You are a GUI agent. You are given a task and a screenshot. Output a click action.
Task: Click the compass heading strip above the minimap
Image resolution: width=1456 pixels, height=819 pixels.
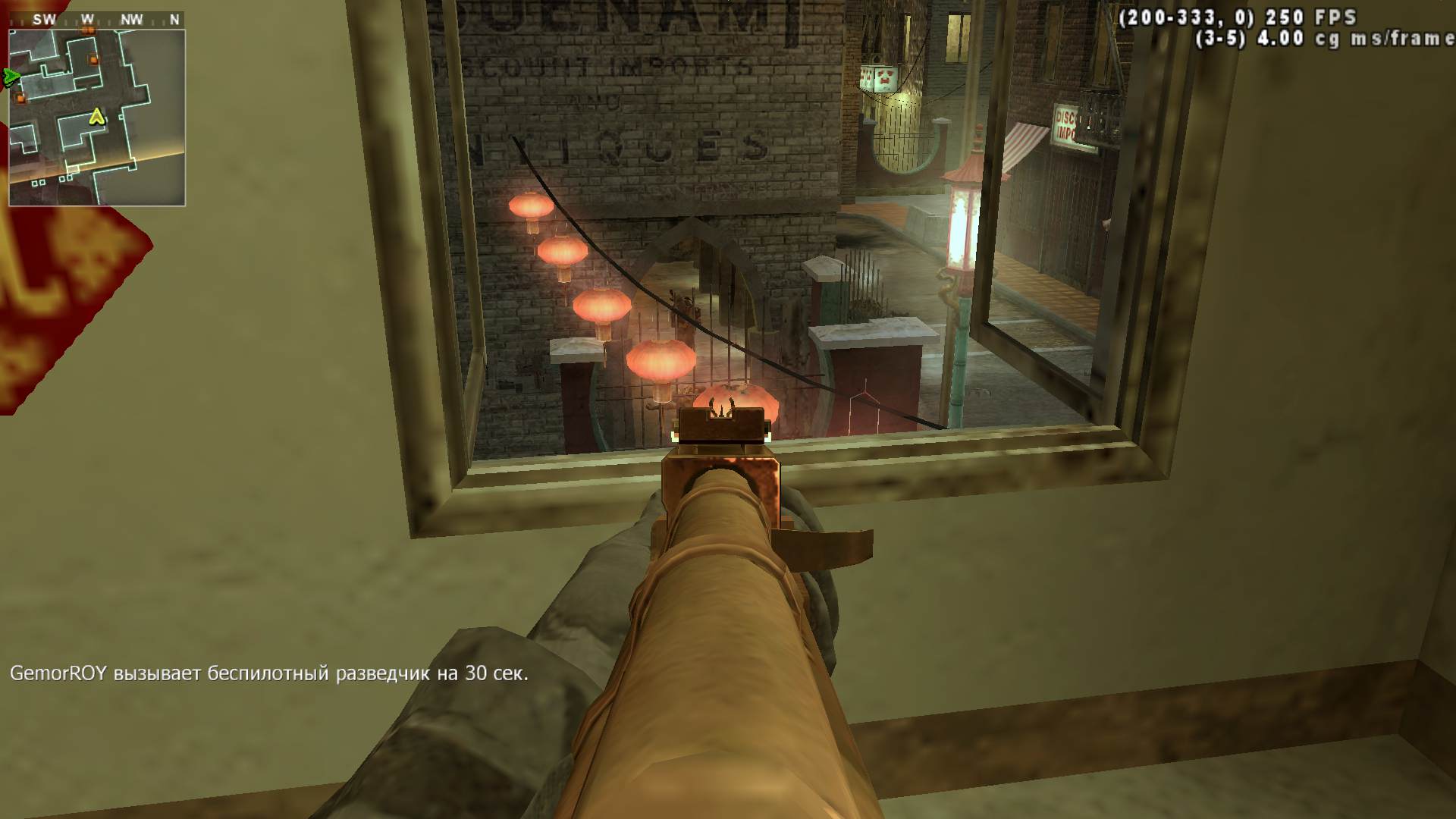pyautogui.click(x=97, y=20)
